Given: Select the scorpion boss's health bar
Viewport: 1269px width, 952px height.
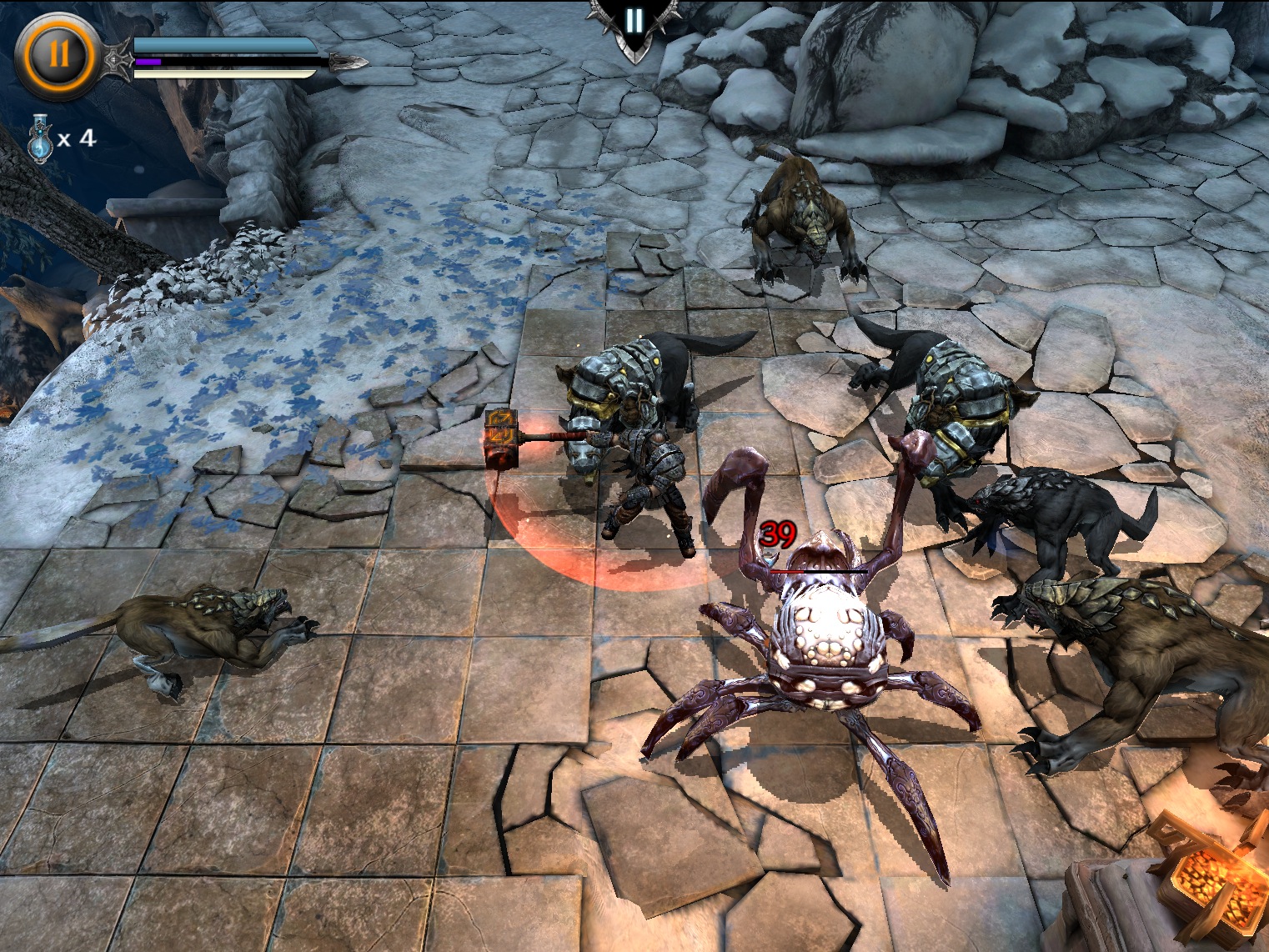Looking at the screenshot, I should pyautogui.click(x=817, y=571).
